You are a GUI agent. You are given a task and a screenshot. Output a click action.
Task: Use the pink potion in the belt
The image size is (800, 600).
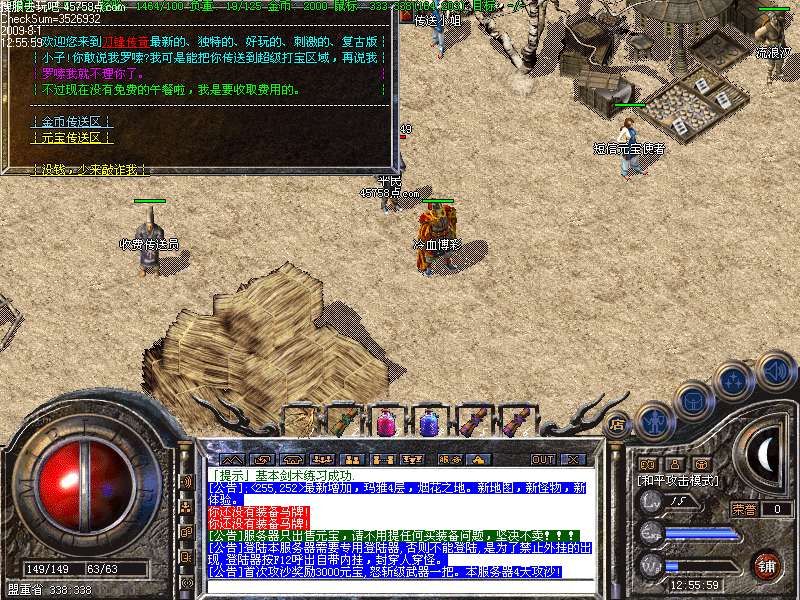point(386,423)
